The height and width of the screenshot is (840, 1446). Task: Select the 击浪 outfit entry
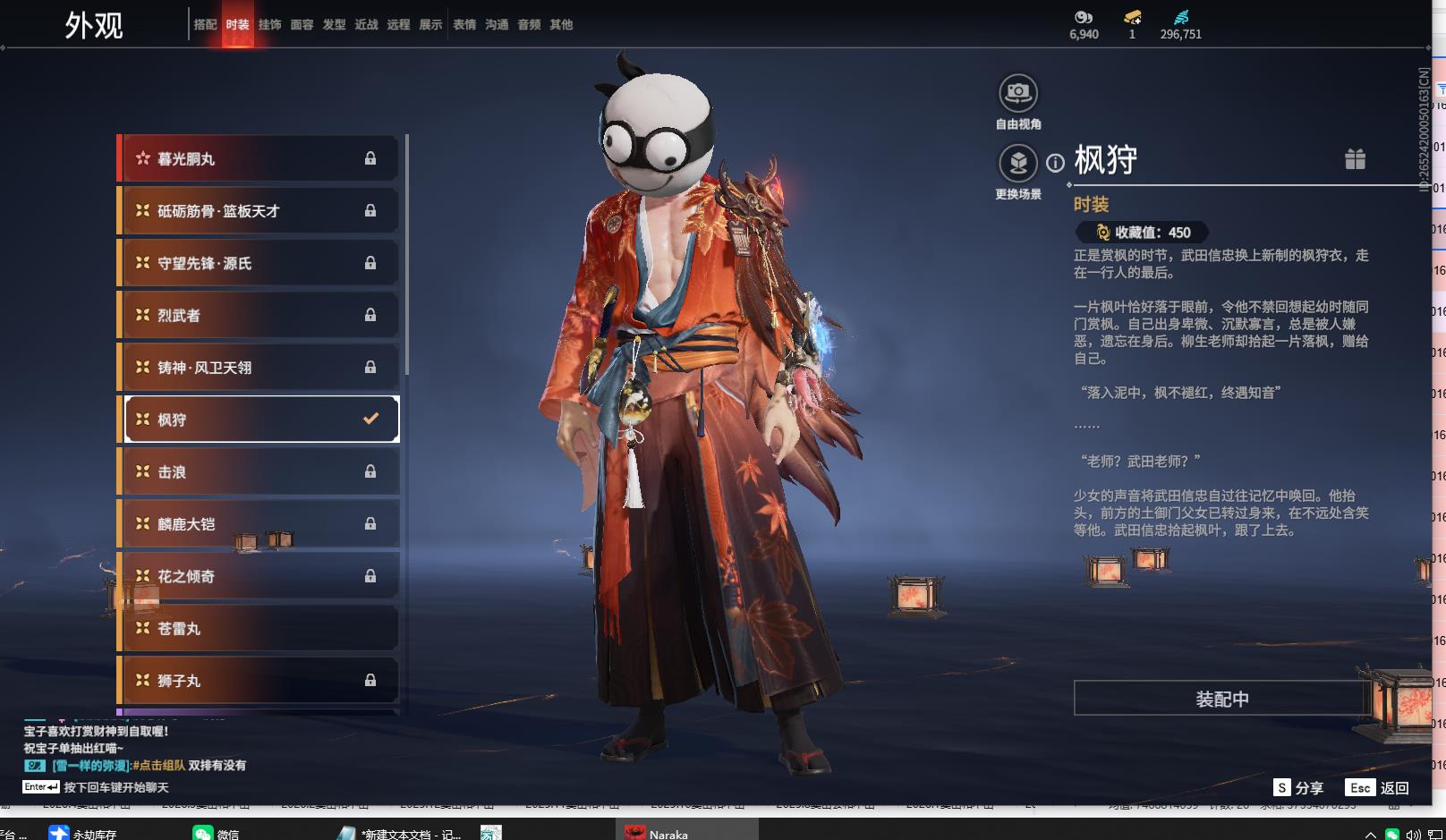pyautogui.click(x=259, y=471)
